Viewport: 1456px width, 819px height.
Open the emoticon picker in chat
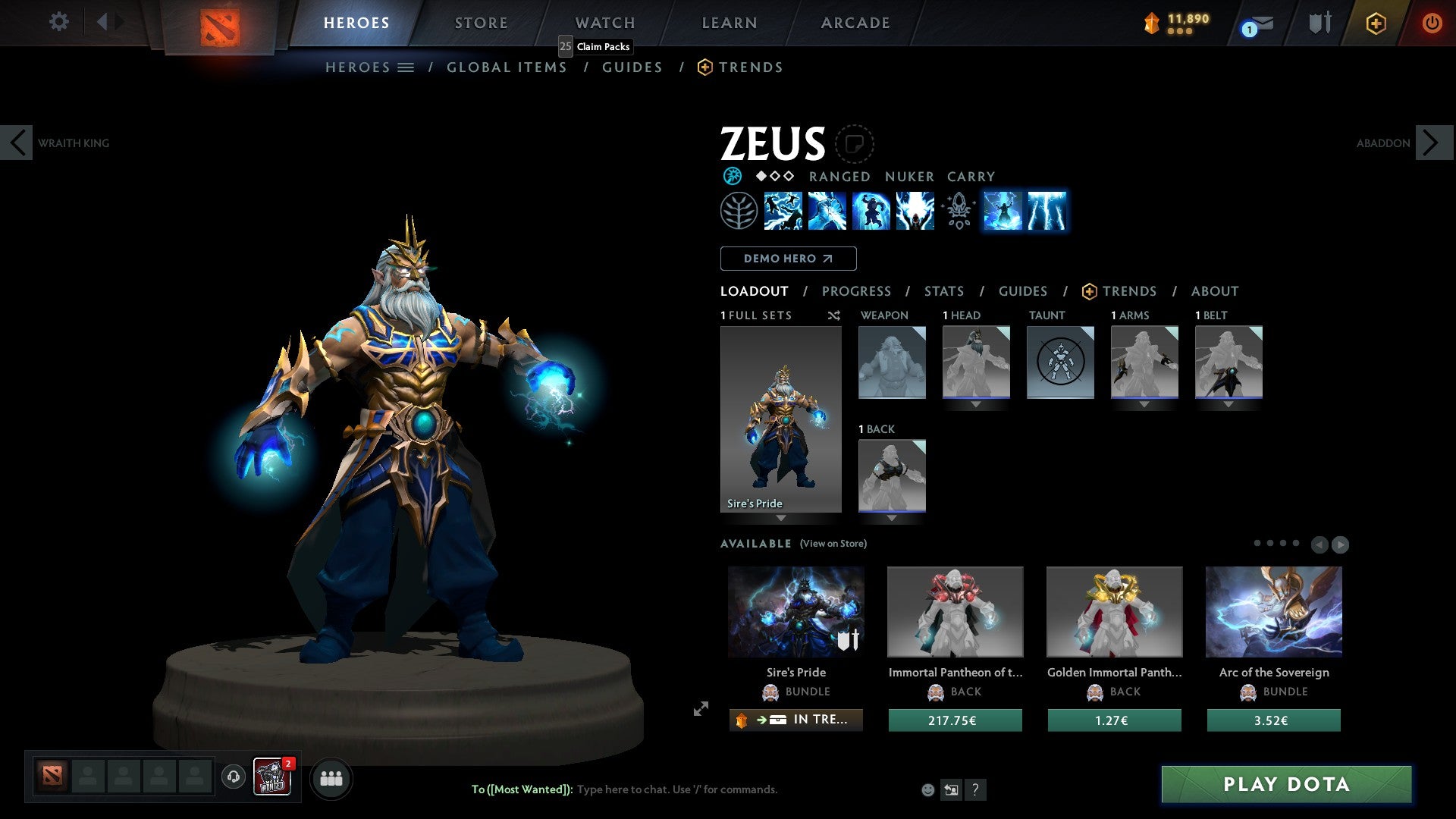927,789
